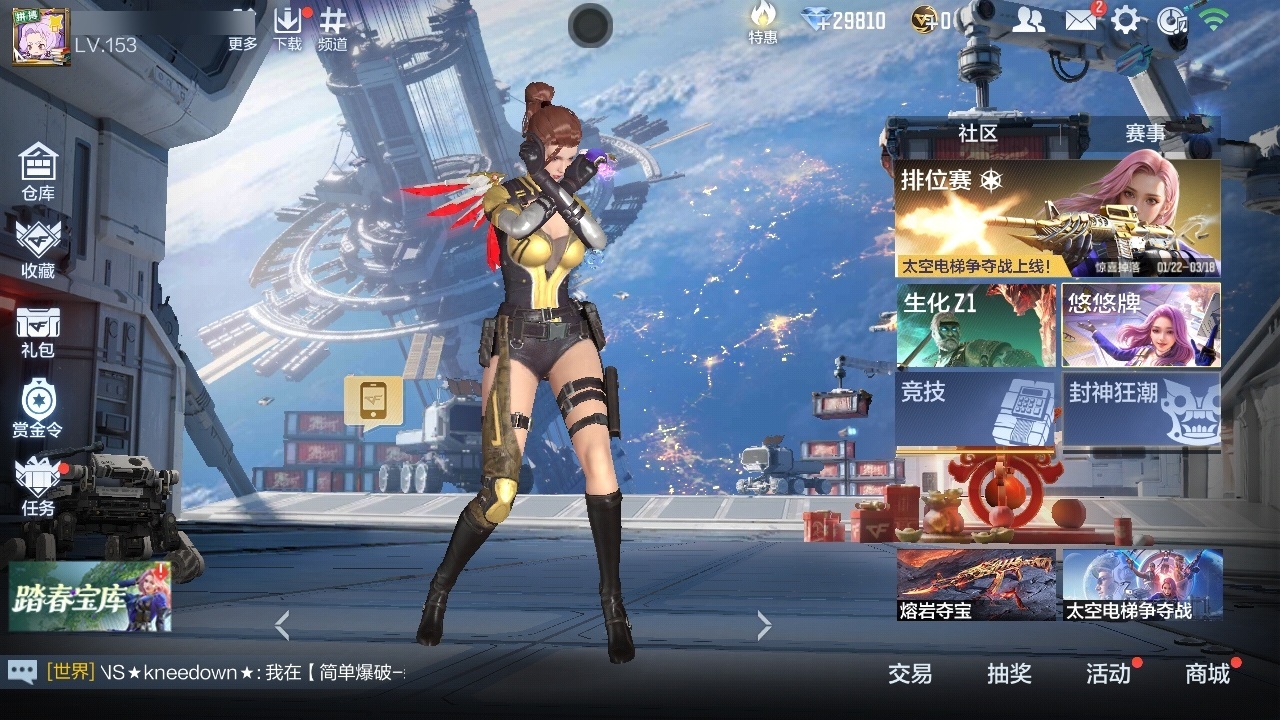Open the 收藏 collection panel
Image resolution: width=1280 pixels, height=720 pixels.
38,248
